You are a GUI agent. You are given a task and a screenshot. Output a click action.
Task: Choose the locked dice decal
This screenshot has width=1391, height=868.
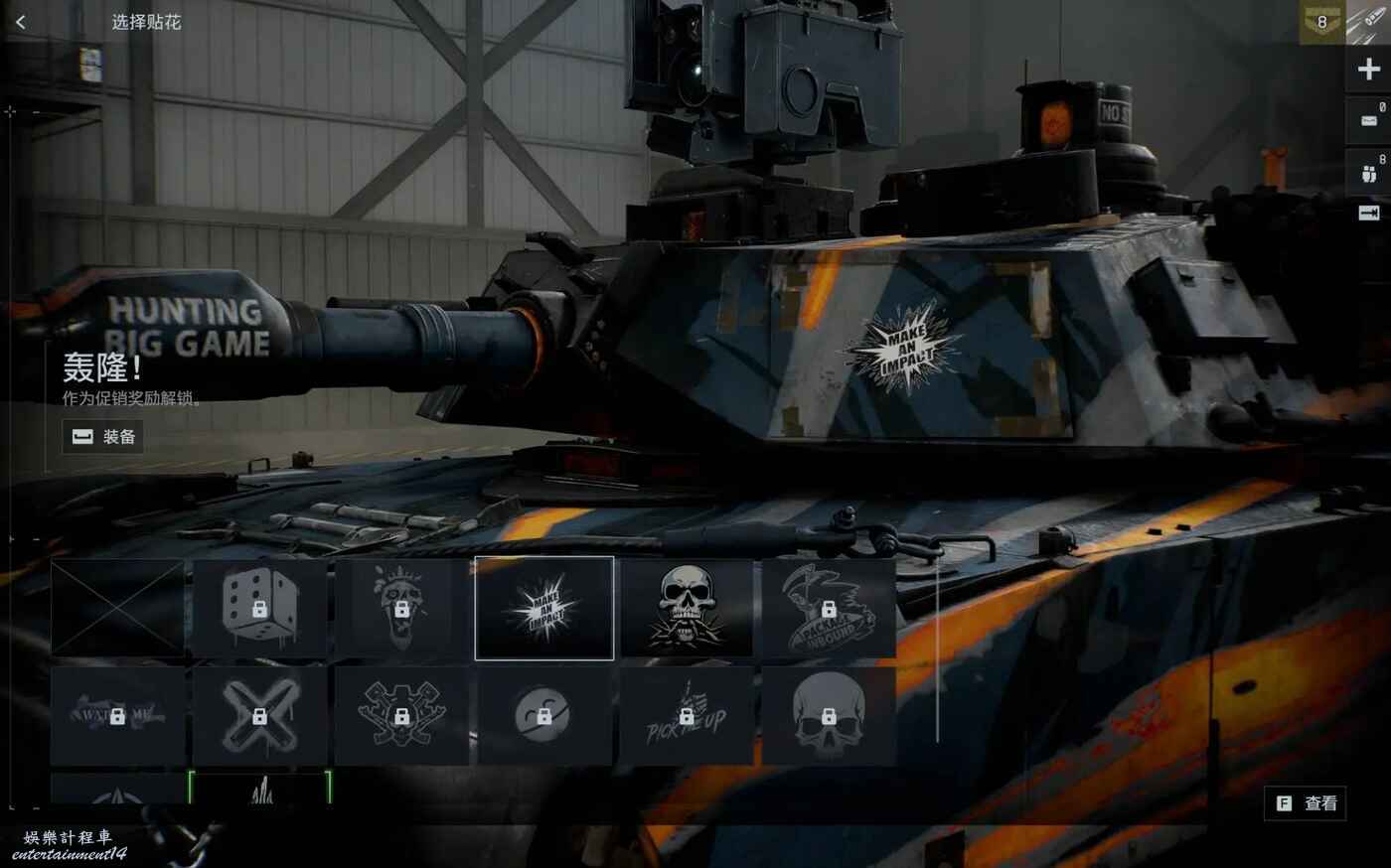[x=259, y=608]
